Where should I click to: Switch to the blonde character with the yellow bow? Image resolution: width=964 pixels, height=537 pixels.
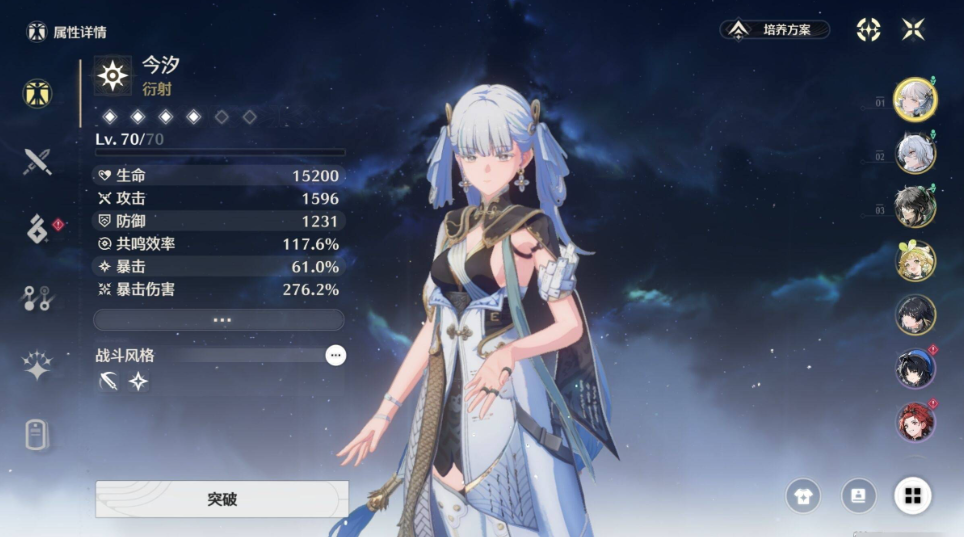coord(915,260)
